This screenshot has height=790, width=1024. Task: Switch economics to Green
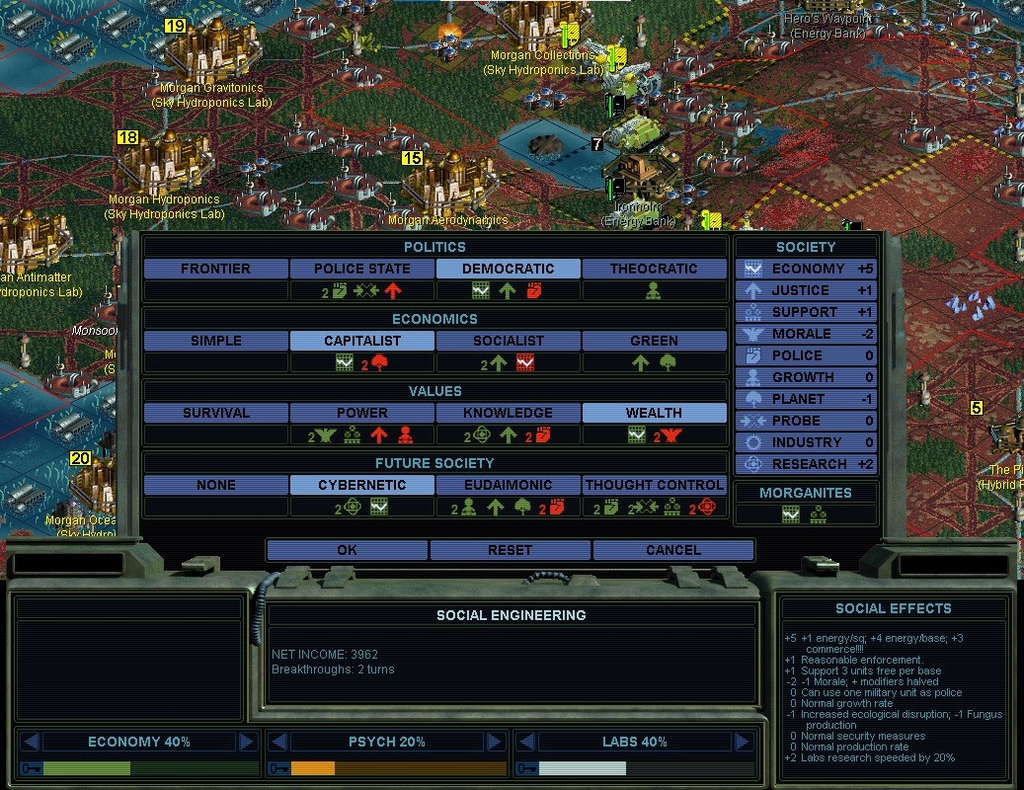point(654,341)
